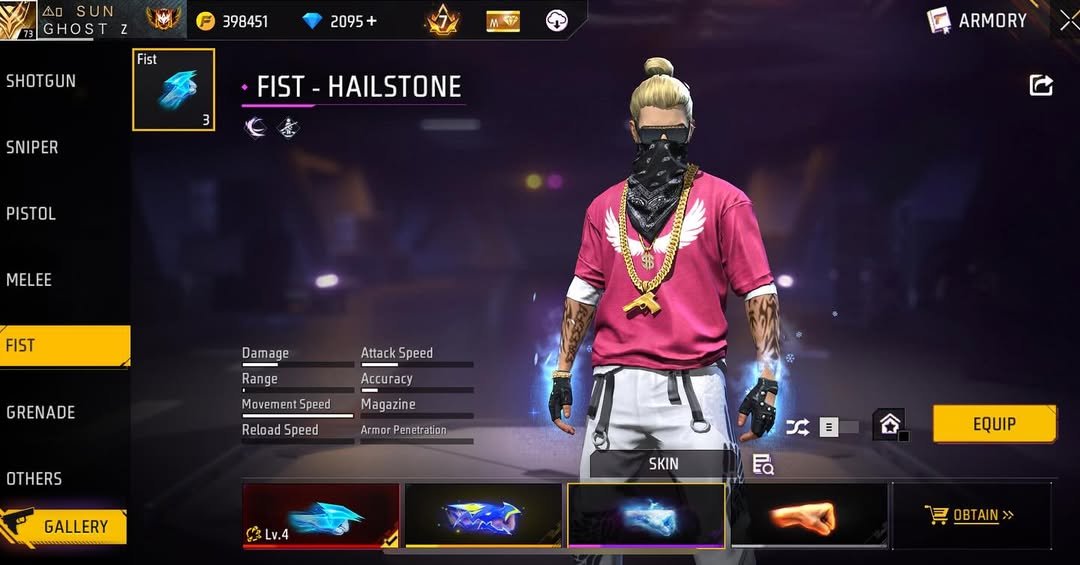This screenshot has width=1080, height=565.
Task: Click the house icon next to Equip
Action: (889, 424)
